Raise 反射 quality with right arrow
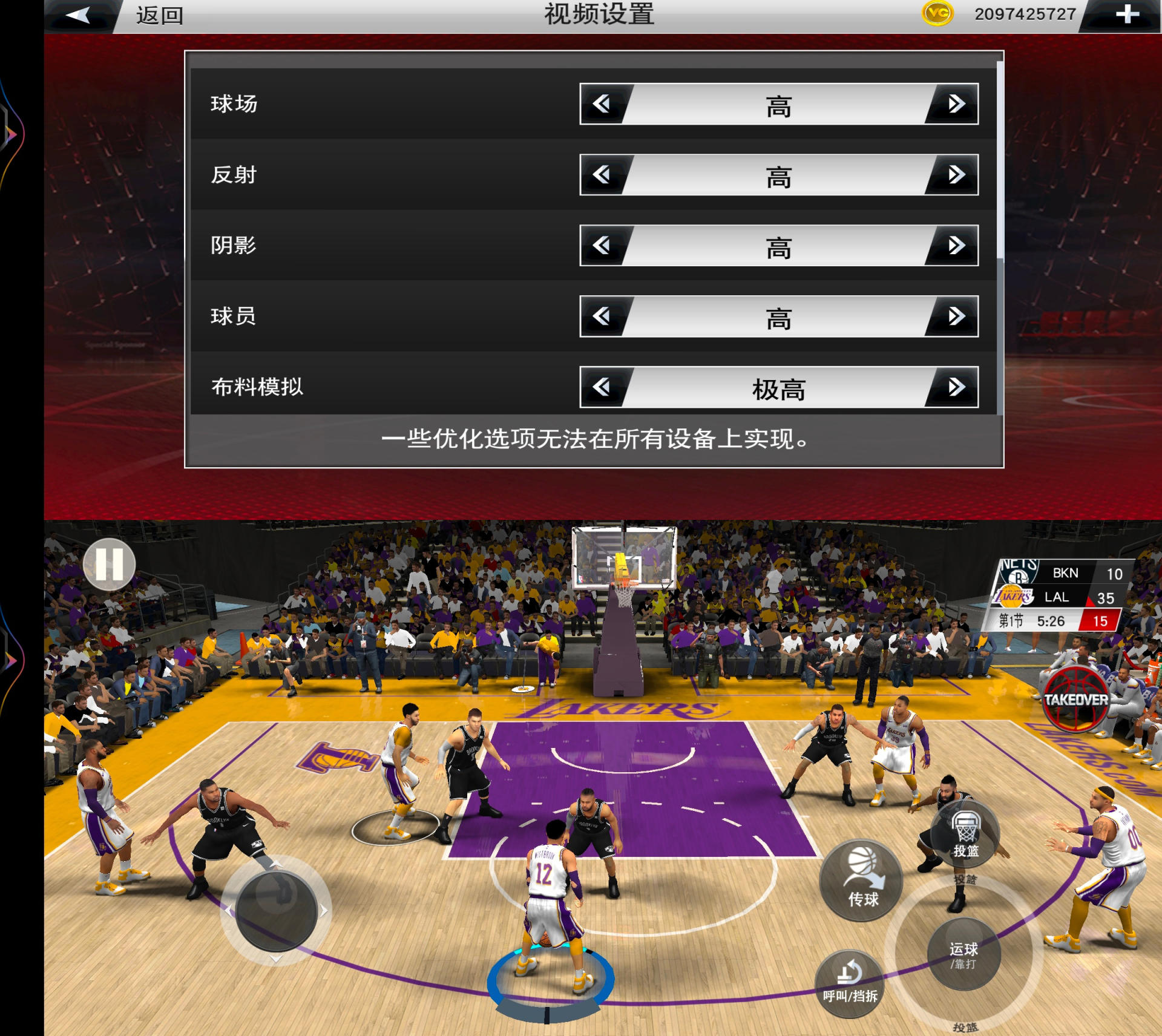 (958, 175)
